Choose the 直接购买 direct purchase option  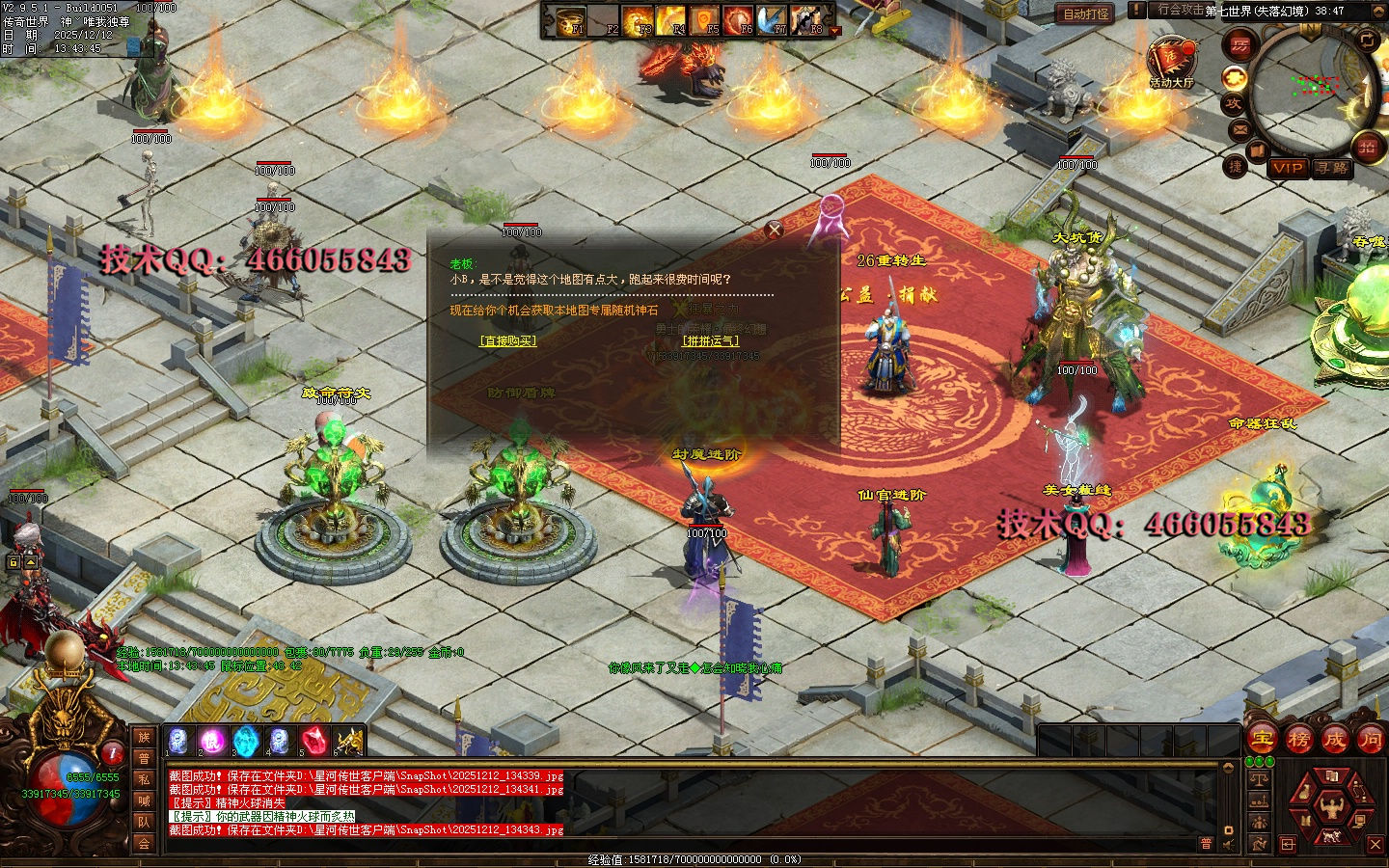507,340
